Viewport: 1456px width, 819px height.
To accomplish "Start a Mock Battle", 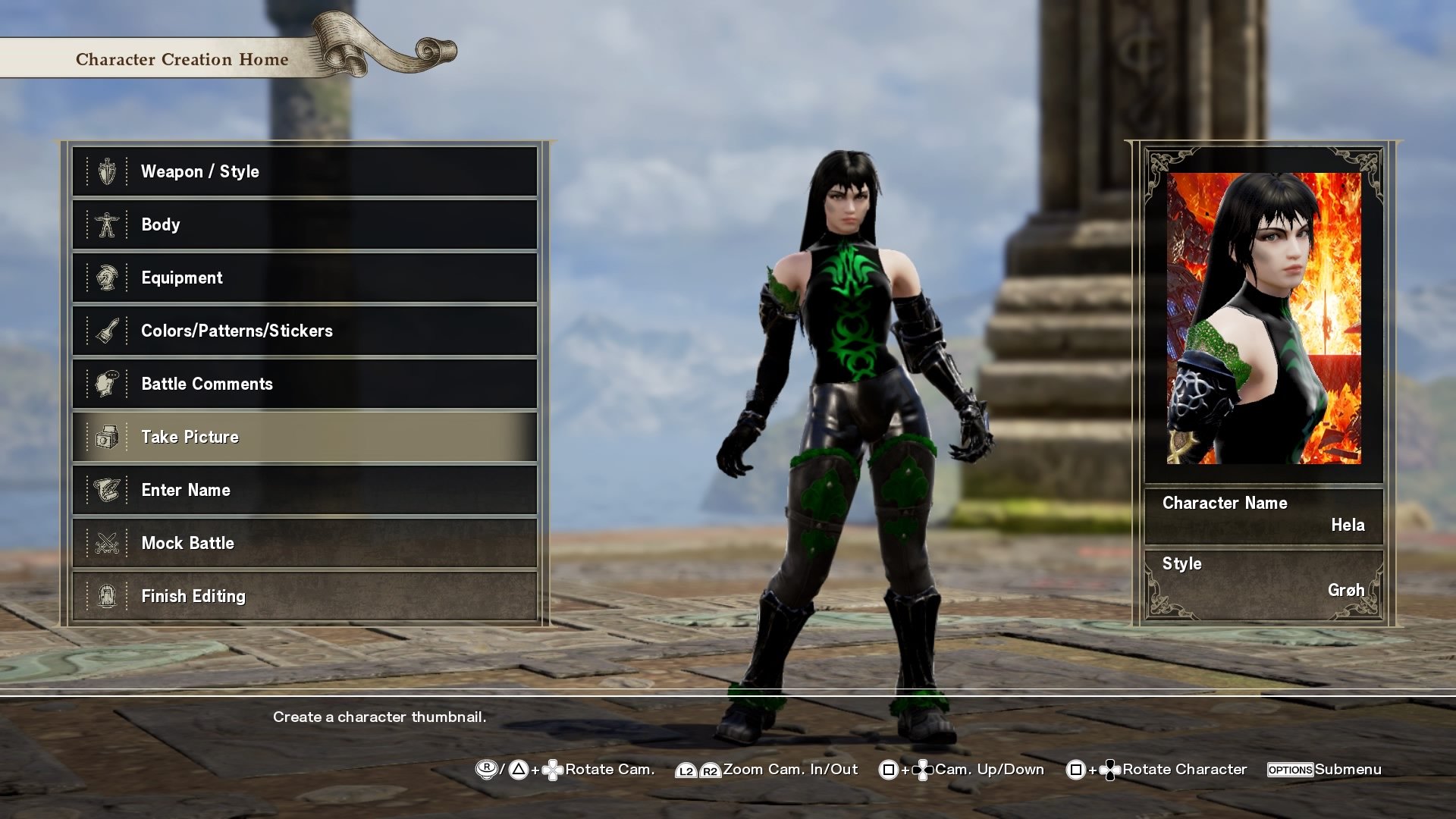I will point(304,543).
